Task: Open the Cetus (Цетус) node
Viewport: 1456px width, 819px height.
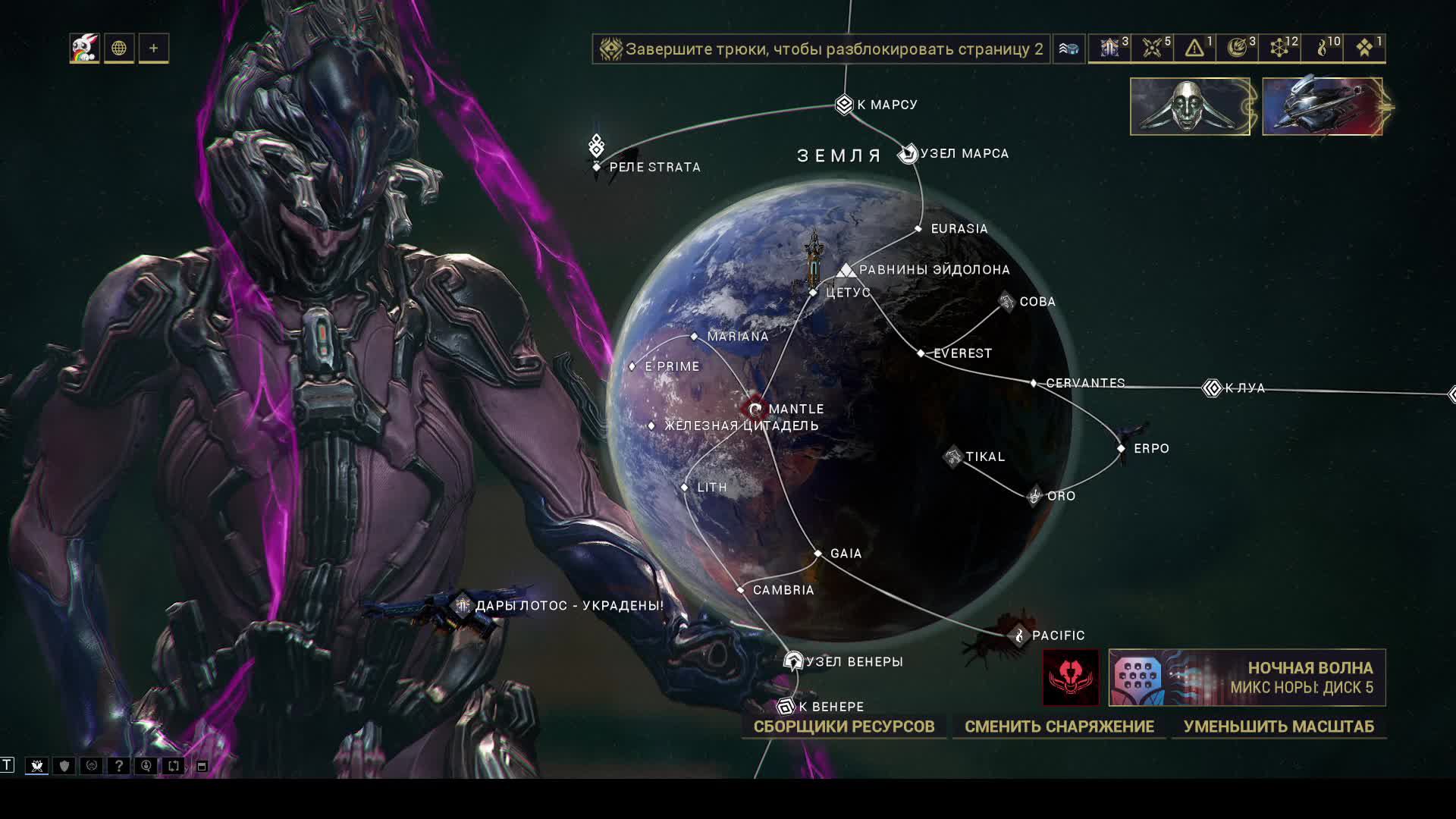Action: pyautogui.click(x=814, y=292)
